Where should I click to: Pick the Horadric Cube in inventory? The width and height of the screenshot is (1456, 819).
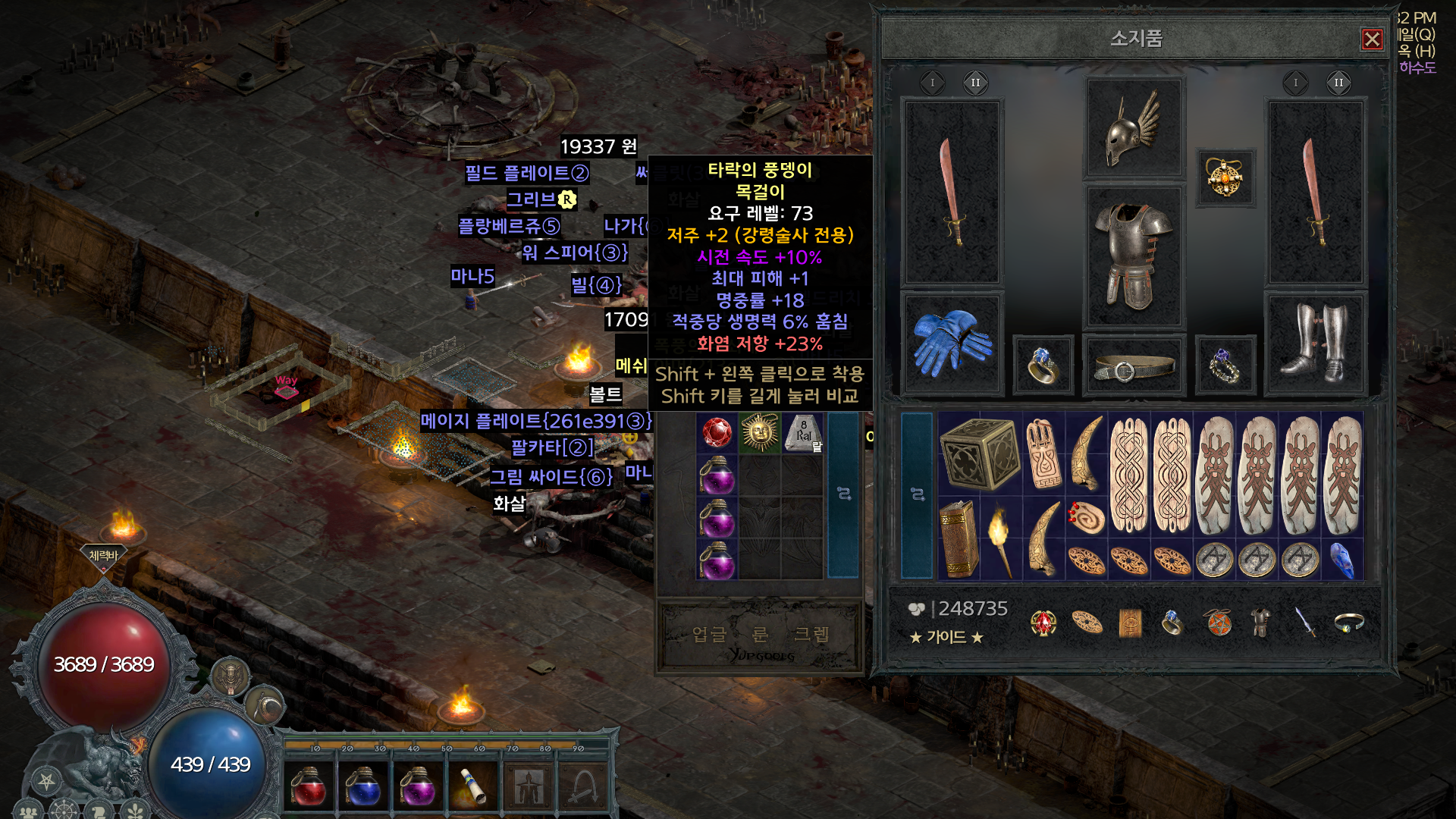(979, 453)
